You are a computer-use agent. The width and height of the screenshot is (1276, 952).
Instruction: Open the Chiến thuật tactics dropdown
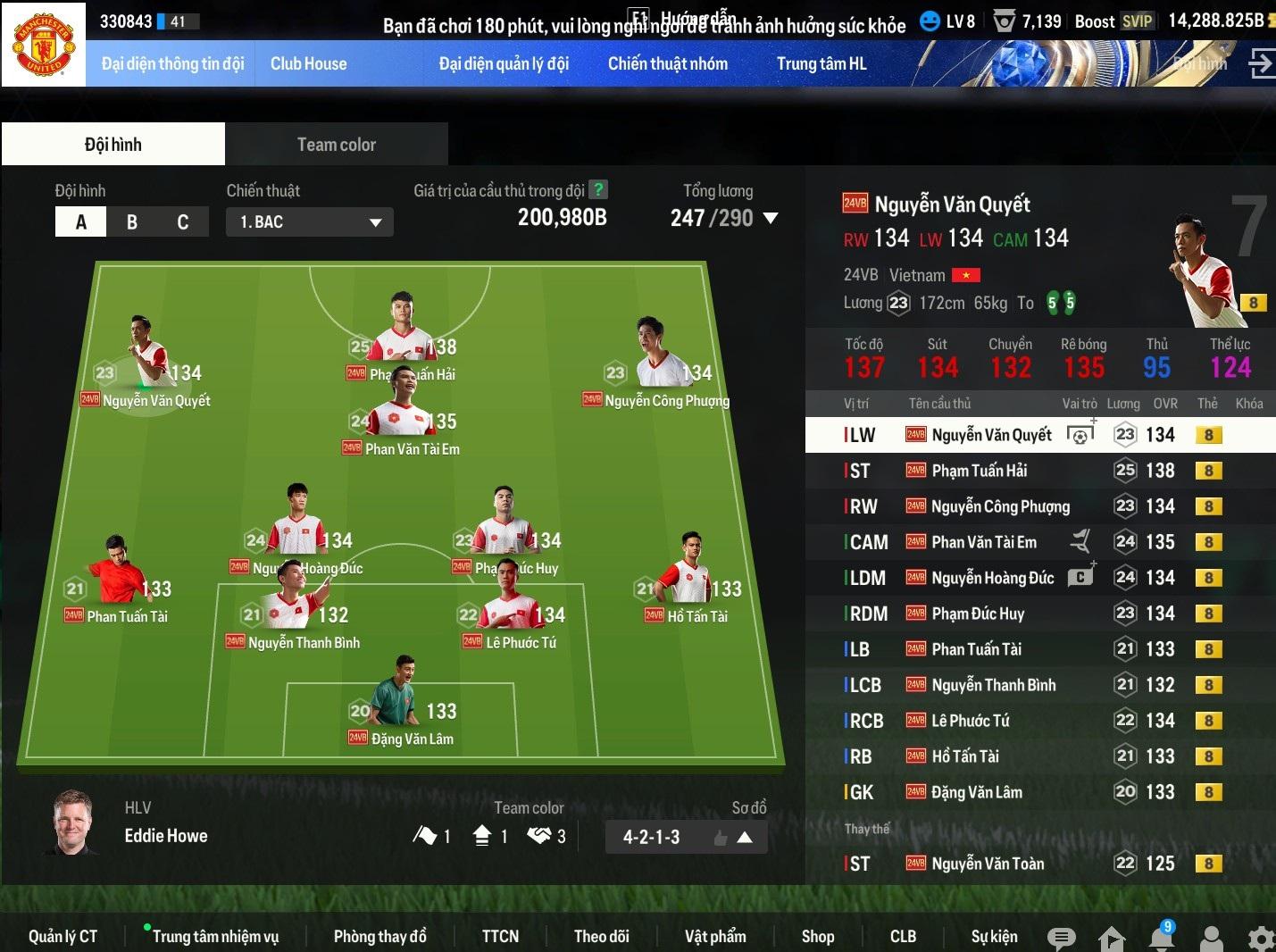(x=309, y=221)
